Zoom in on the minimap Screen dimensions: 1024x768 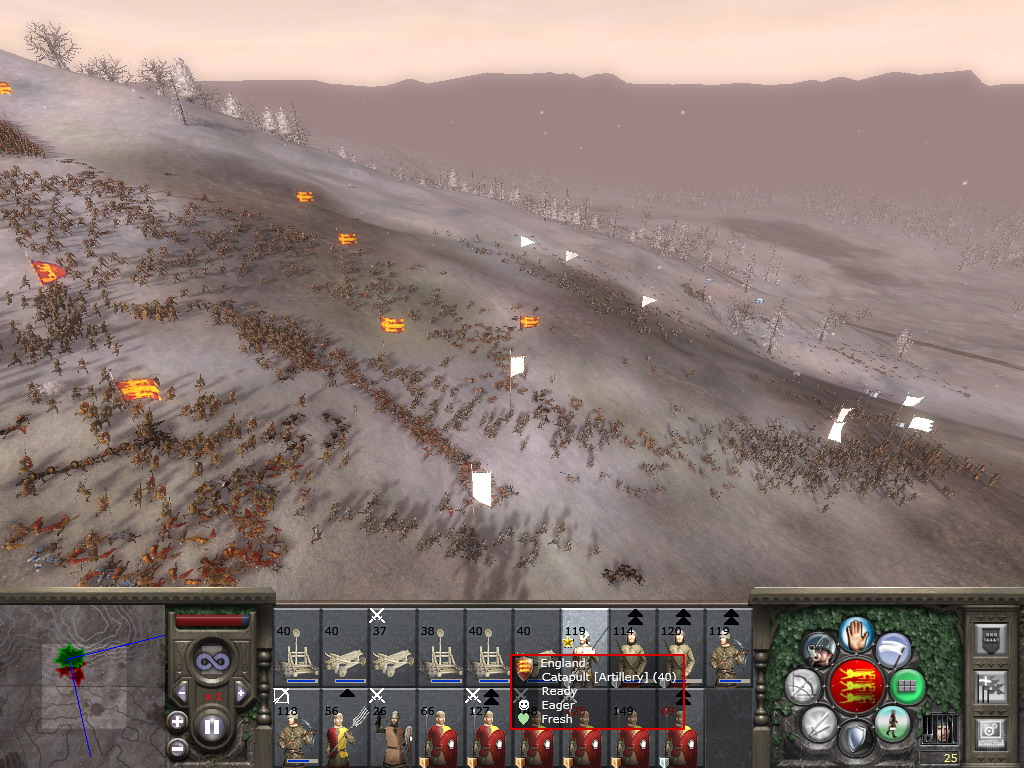(178, 720)
